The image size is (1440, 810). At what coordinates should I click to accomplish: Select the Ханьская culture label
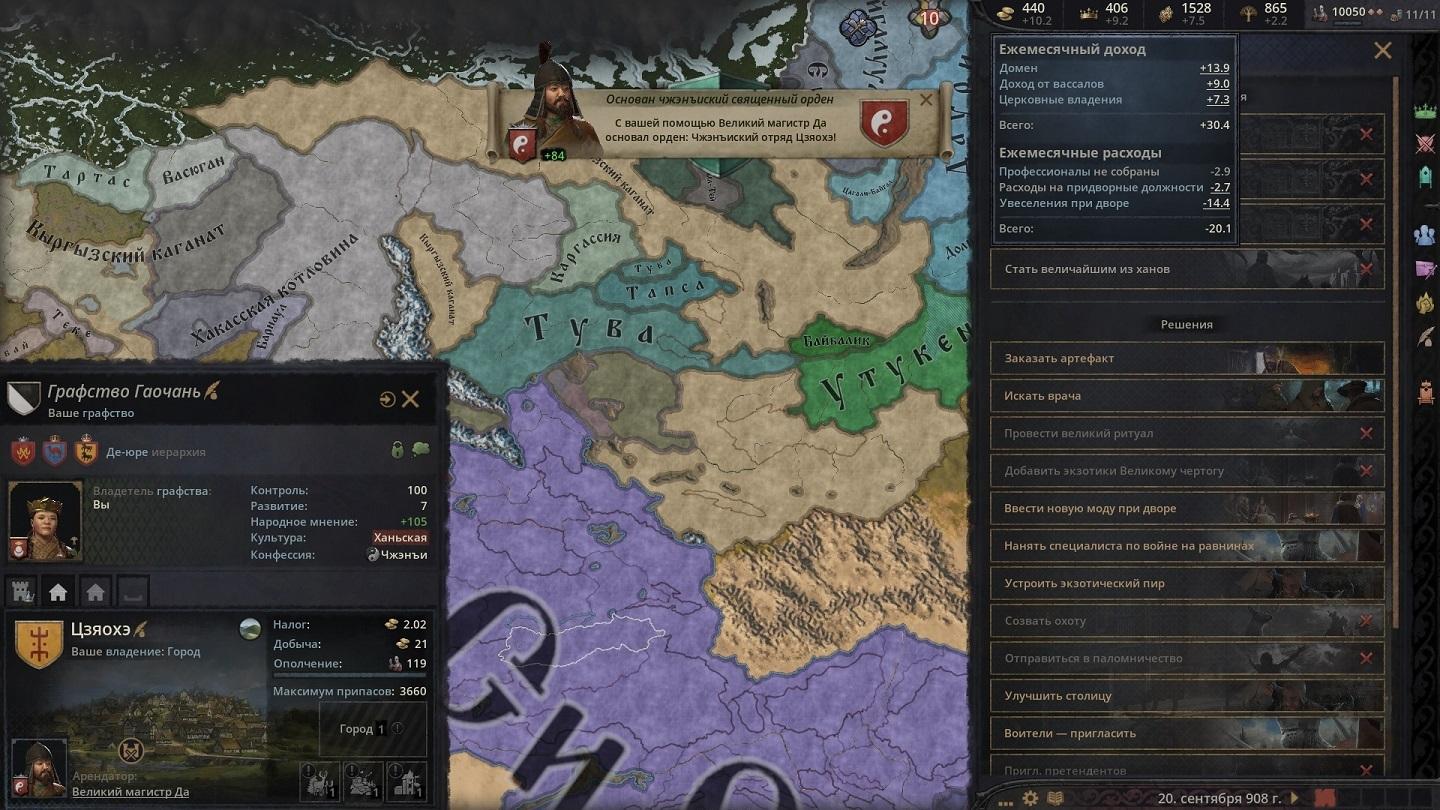(x=400, y=538)
